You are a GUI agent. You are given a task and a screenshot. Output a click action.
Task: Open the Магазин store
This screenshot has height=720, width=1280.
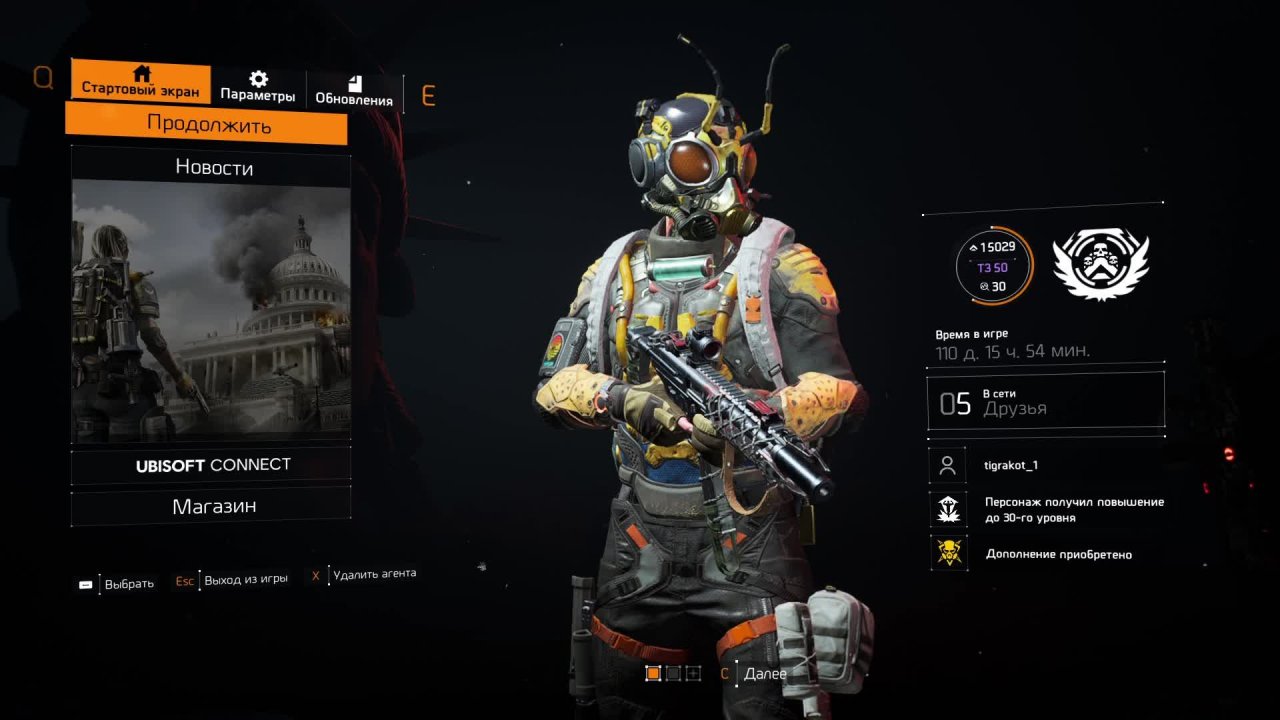point(213,506)
